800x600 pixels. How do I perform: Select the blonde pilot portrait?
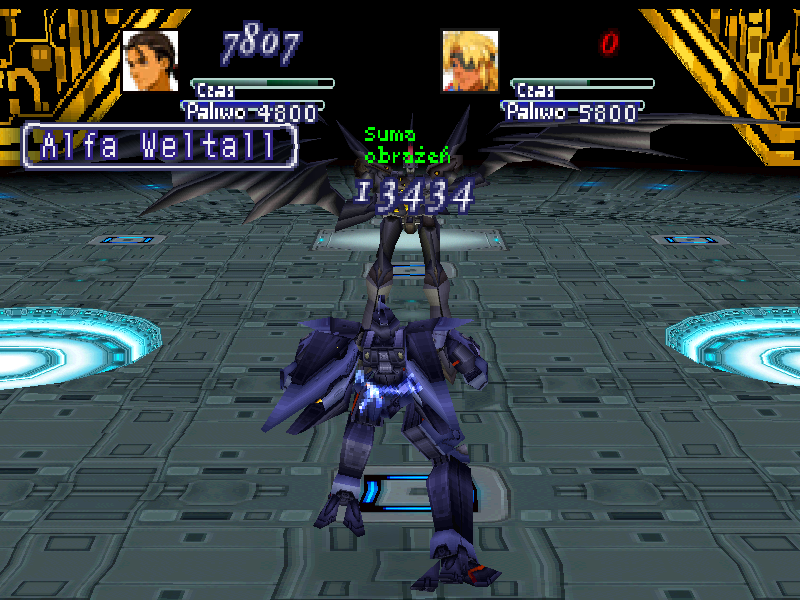coord(470,60)
